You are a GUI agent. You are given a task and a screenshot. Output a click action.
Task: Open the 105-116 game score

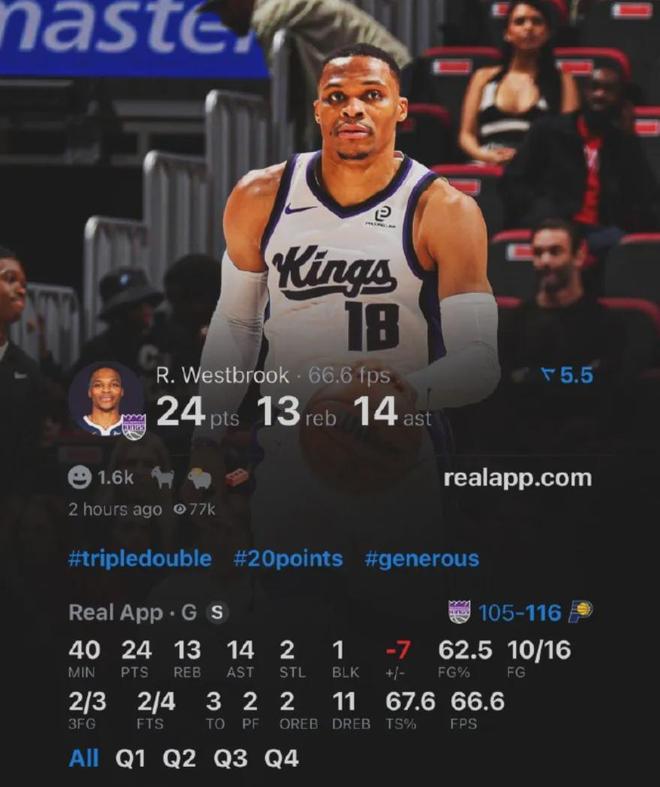[518, 612]
